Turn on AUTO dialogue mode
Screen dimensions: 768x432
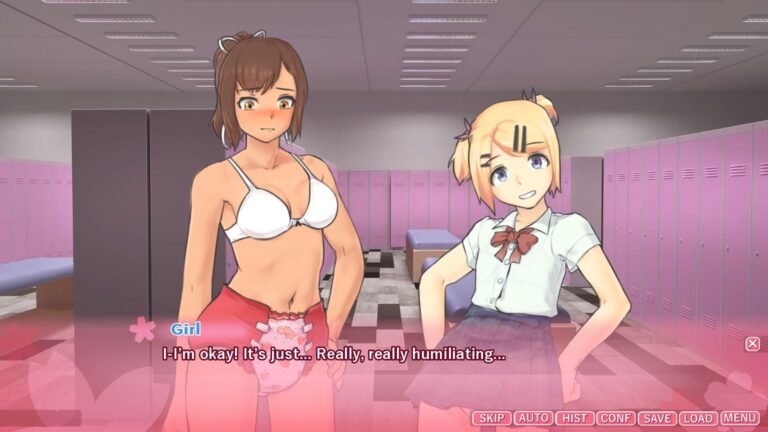[533, 418]
